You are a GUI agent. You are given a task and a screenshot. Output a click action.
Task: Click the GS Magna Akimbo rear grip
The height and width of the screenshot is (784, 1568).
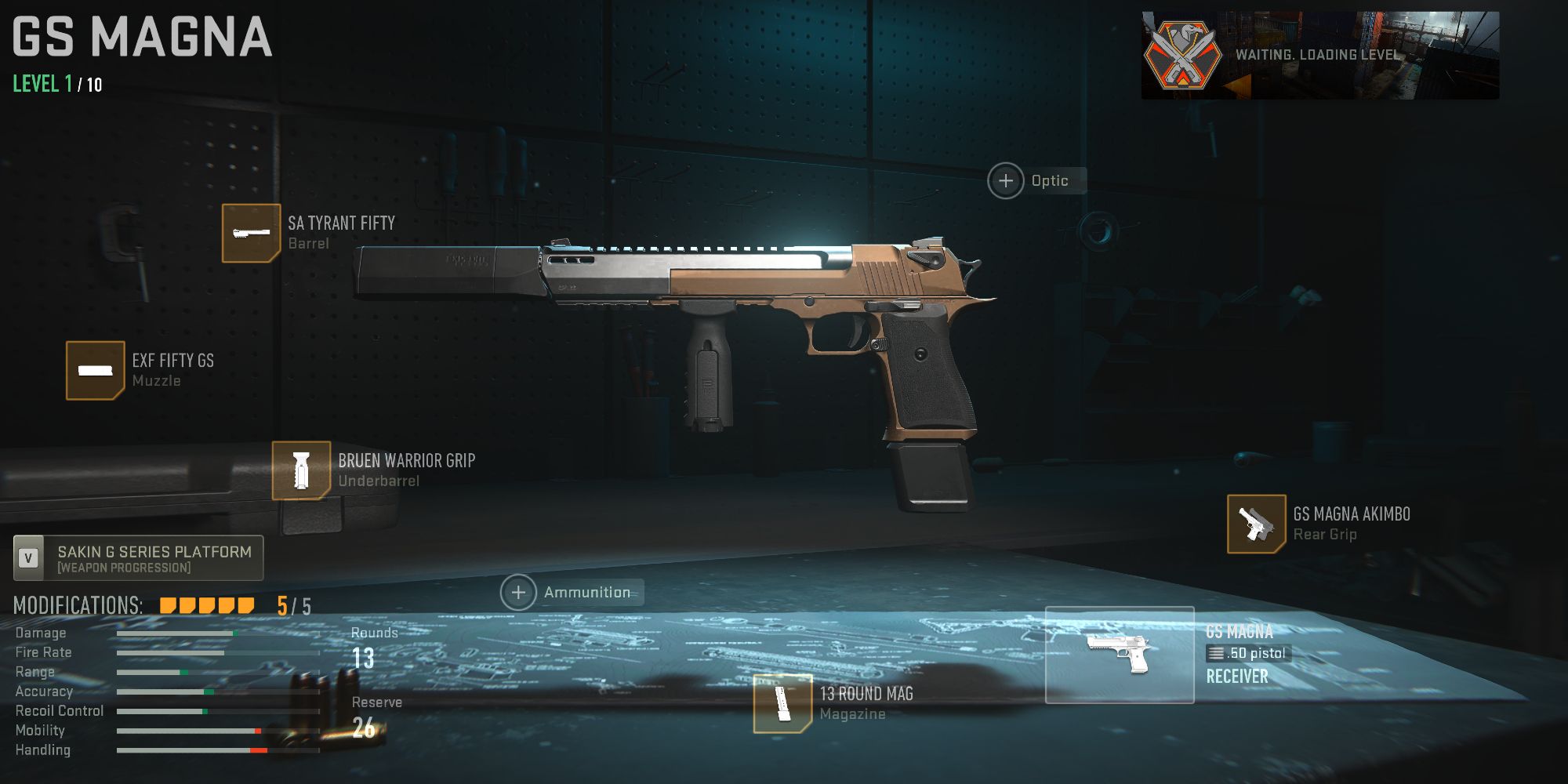click(1255, 524)
